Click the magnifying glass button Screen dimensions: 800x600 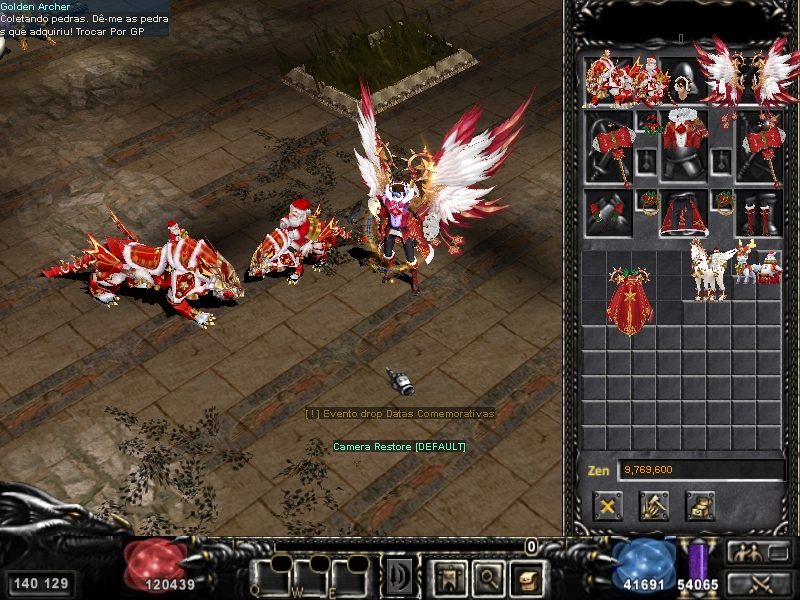486,577
